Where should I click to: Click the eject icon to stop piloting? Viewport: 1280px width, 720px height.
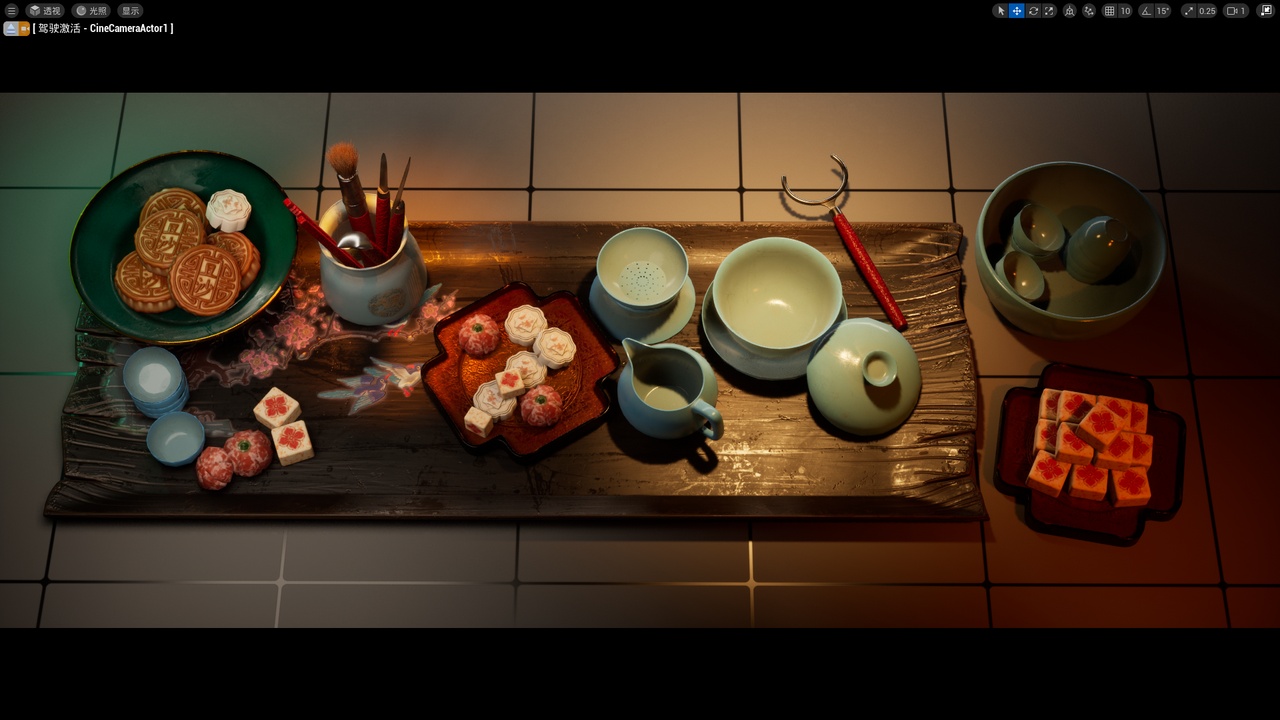coord(9,28)
